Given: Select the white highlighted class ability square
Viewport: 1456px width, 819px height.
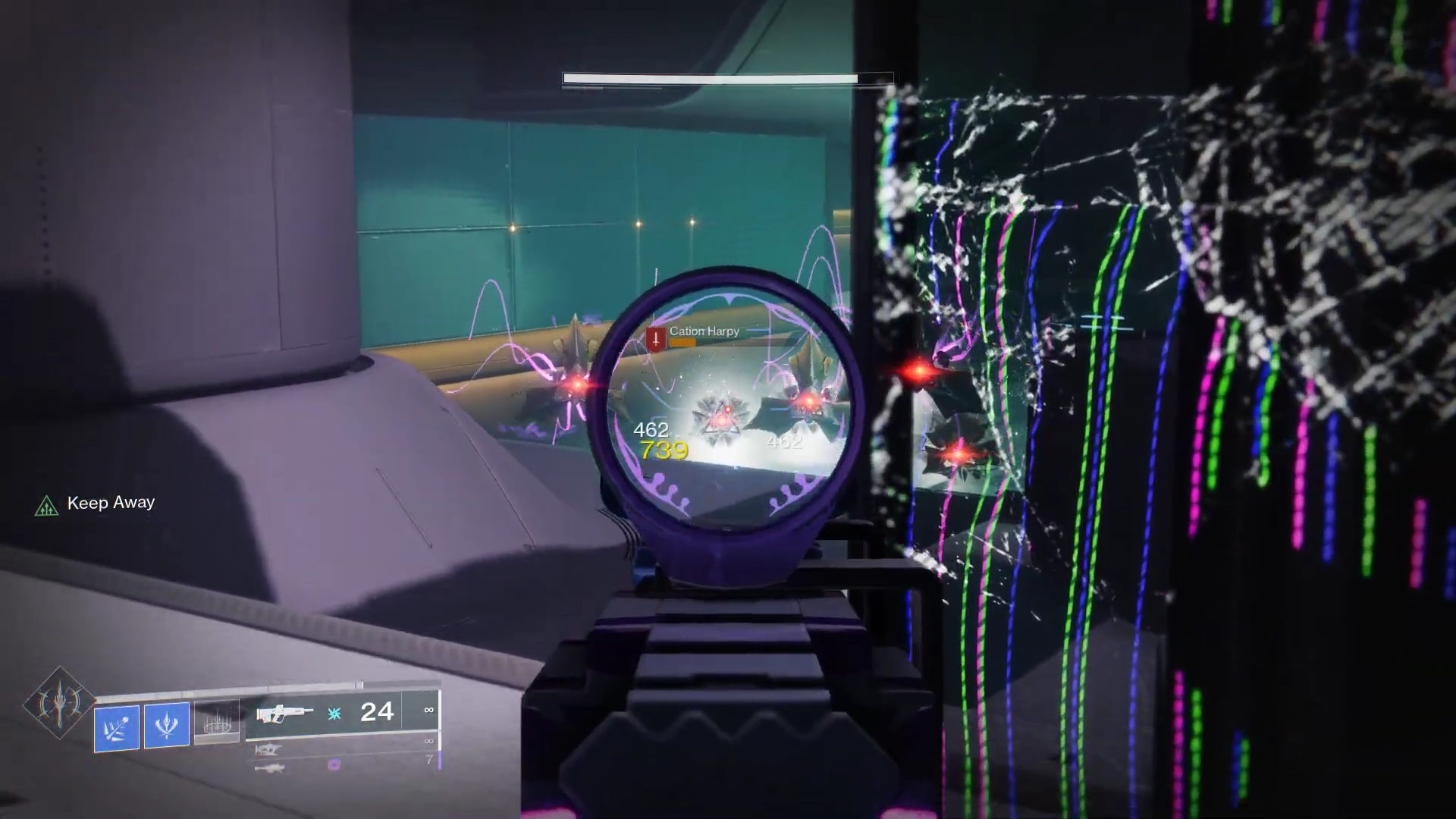Looking at the screenshot, I should (x=218, y=722).
